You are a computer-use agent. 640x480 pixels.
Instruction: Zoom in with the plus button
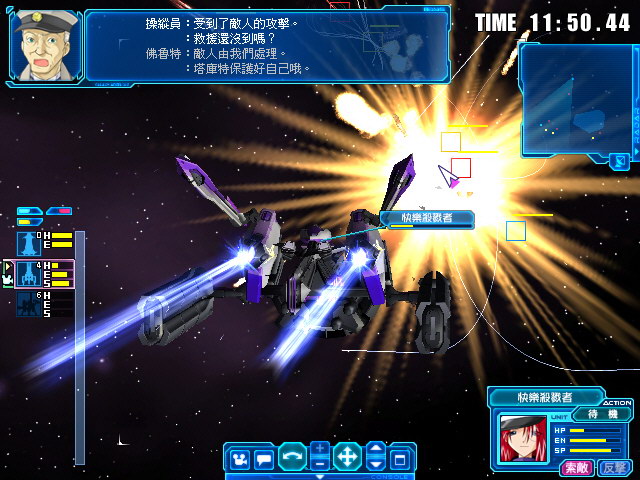[x=319, y=449]
